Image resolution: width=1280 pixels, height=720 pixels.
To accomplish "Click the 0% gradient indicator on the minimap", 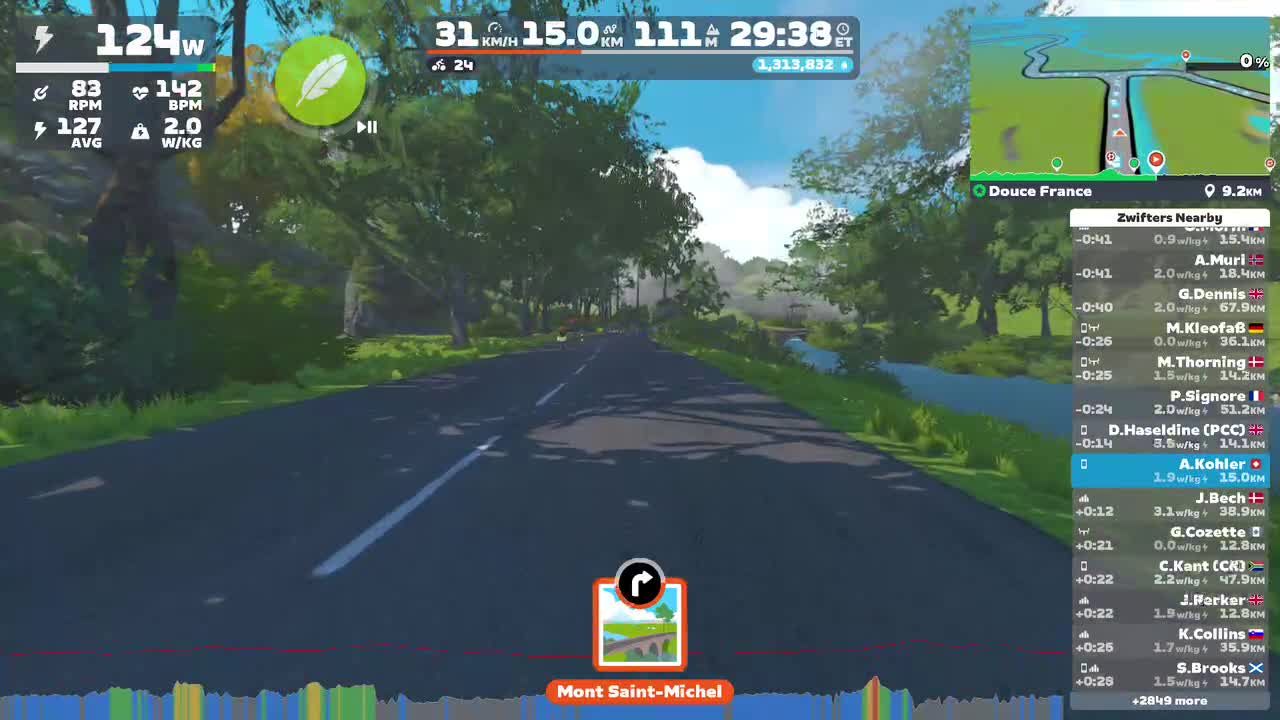I will (x=1253, y=60).
